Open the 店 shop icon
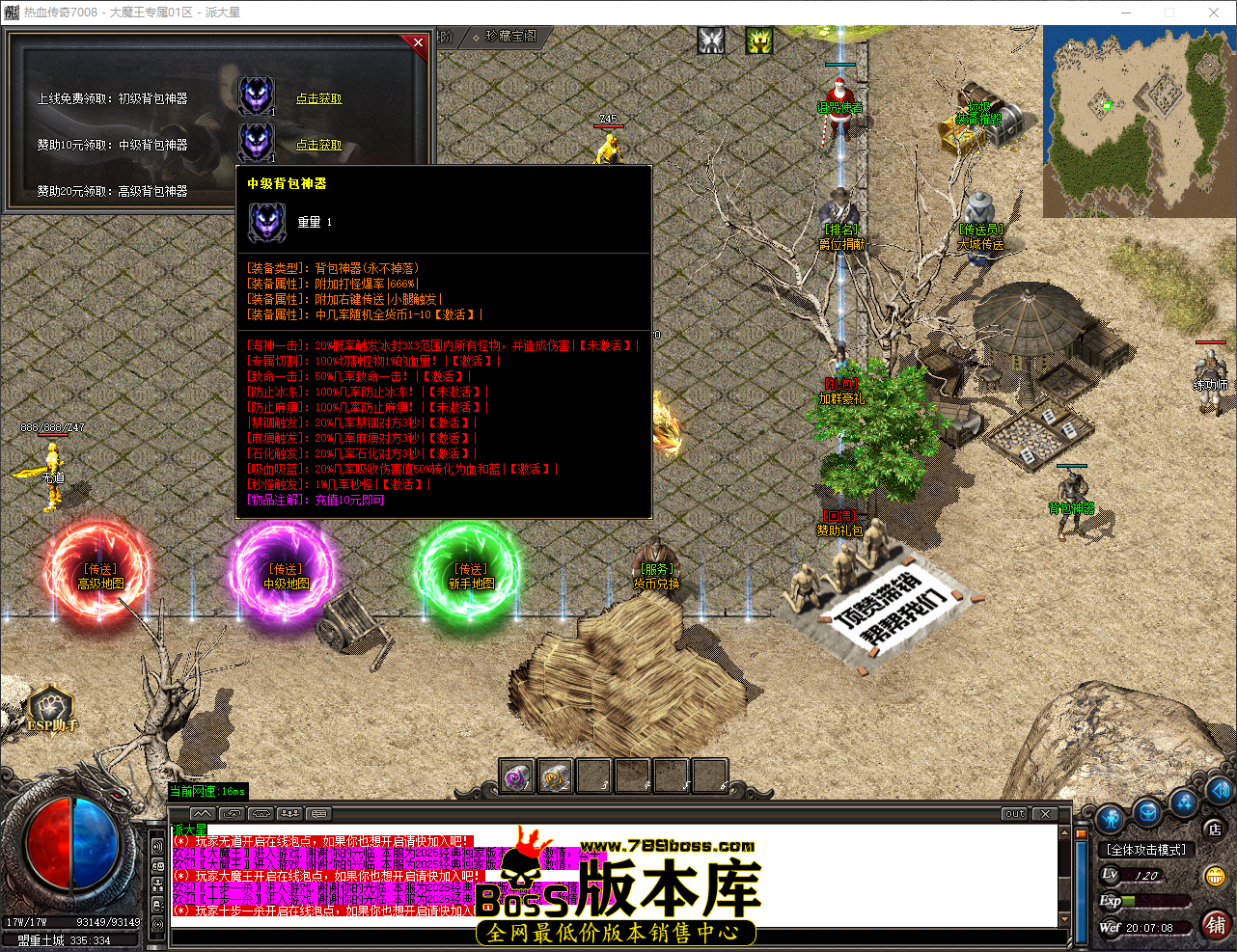The height and width of the screenshot is (952, 1237). tap(1214, 830)
